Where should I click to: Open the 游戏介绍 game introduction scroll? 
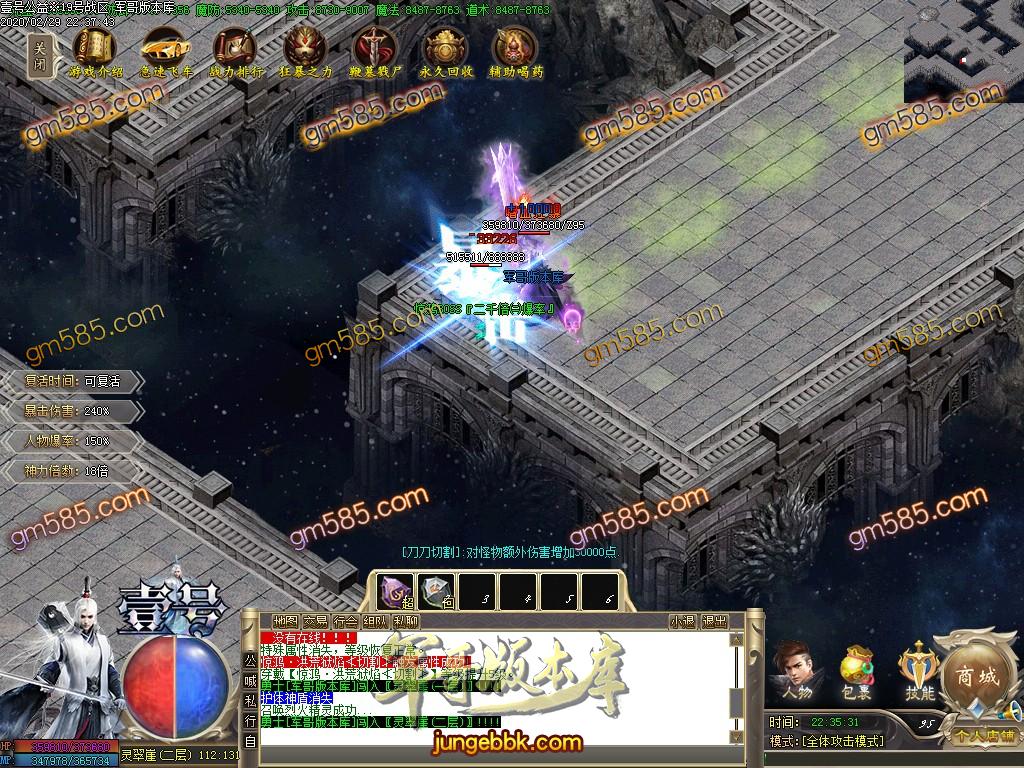(x=96, y=49)
